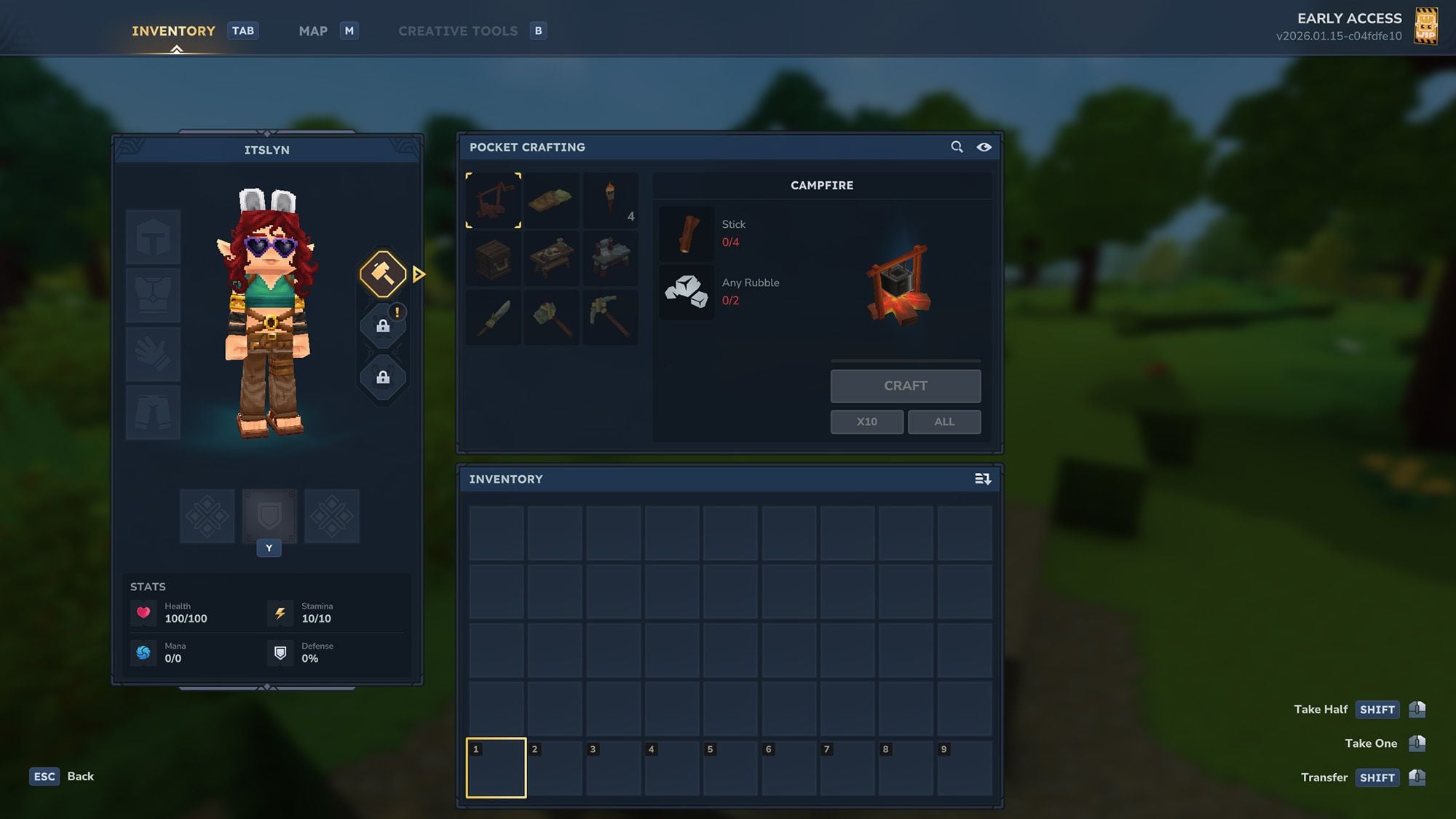
Task: Open the hammer badge next to the character
Action: (x=383, y=274)
